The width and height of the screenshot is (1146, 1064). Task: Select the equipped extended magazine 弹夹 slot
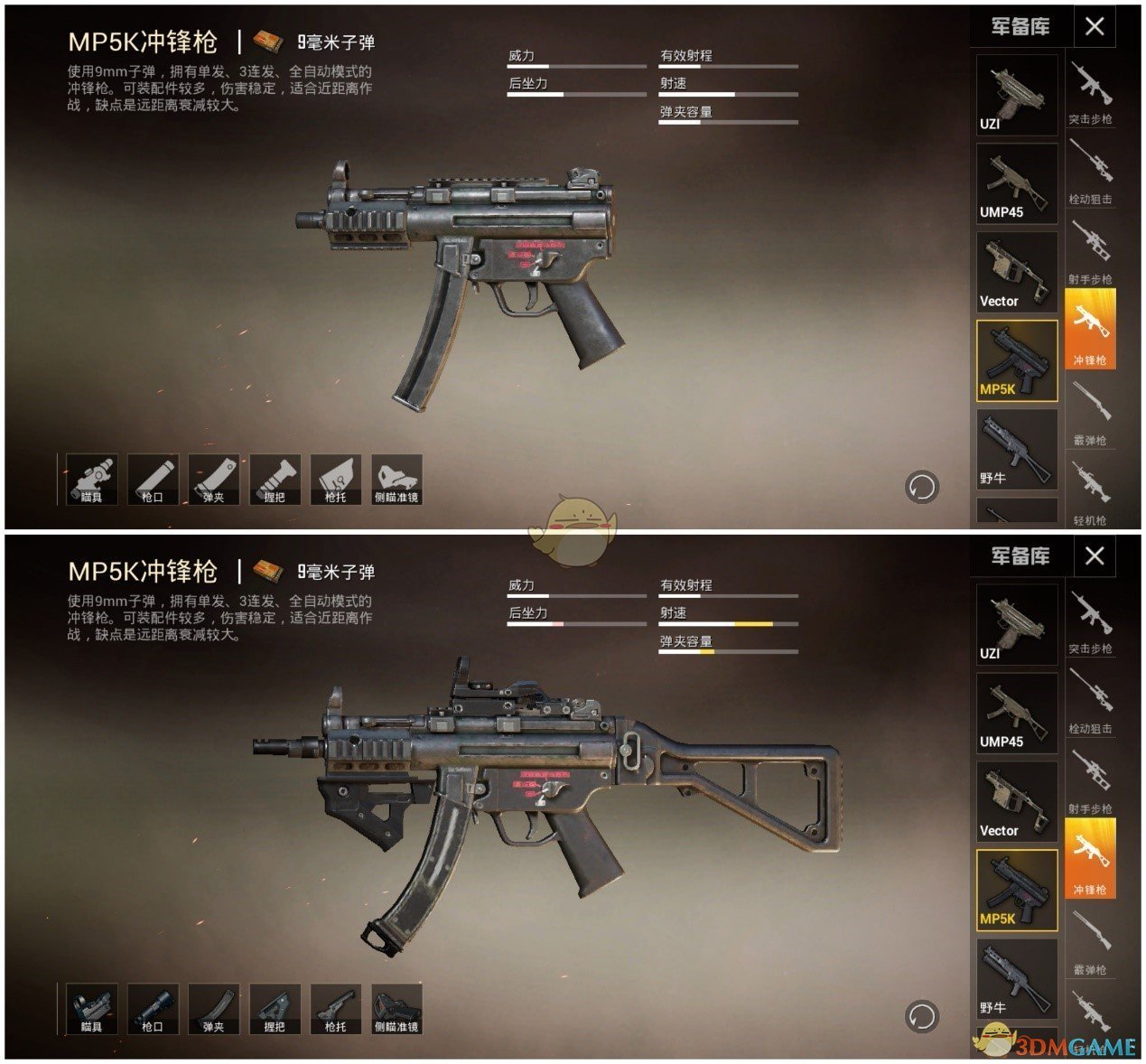coord(214,1008)
